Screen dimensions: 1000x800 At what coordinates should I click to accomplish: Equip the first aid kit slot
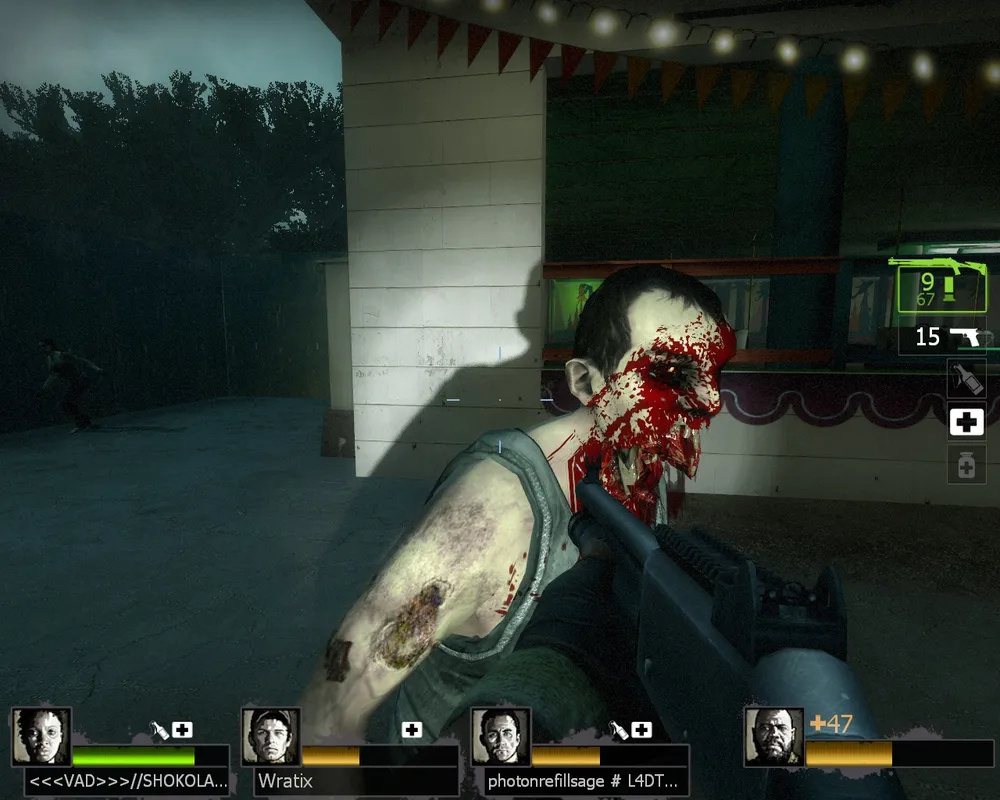[966, 422]
